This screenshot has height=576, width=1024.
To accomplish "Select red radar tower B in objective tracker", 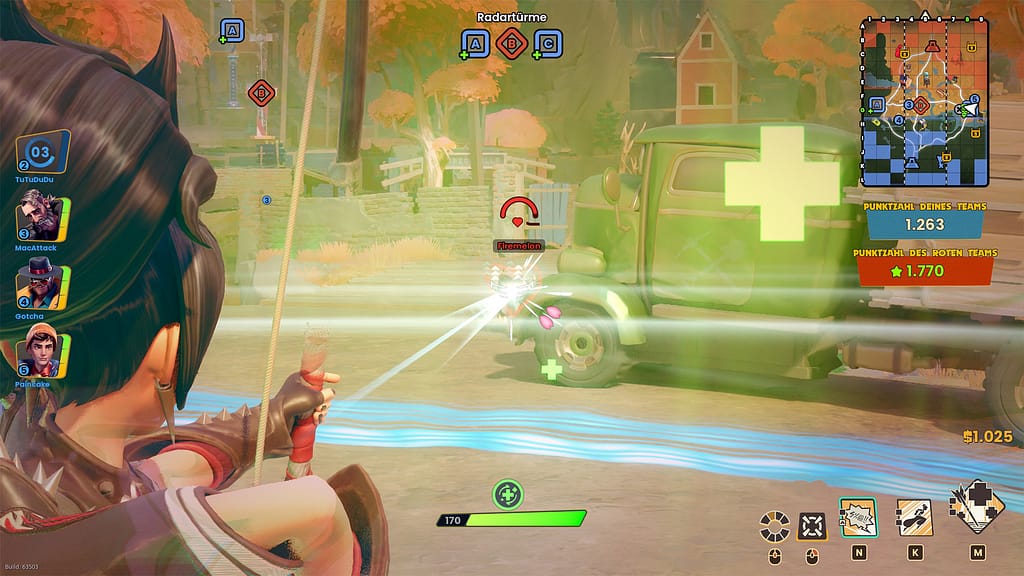I will pos(511,44).
